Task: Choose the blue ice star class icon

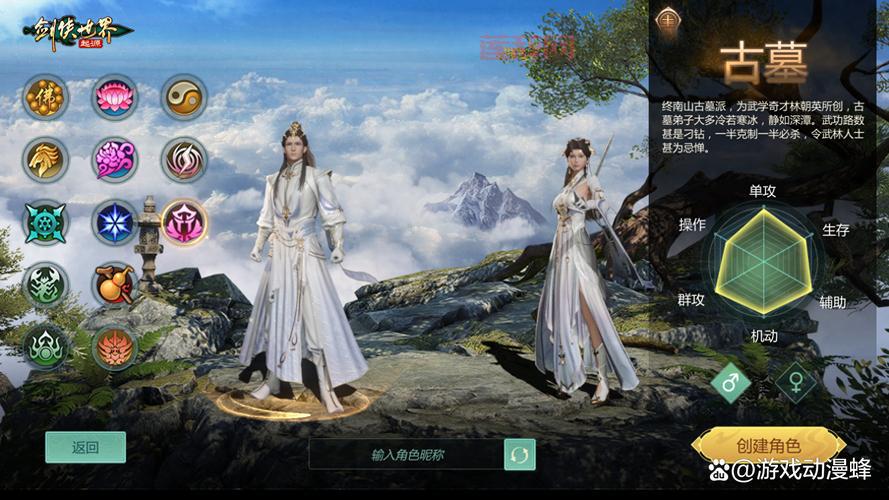Action: [x=115, y=222]
